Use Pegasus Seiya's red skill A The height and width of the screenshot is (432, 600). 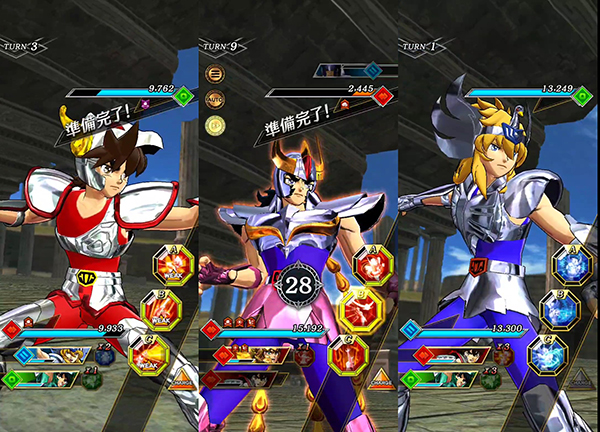(170, 265)
